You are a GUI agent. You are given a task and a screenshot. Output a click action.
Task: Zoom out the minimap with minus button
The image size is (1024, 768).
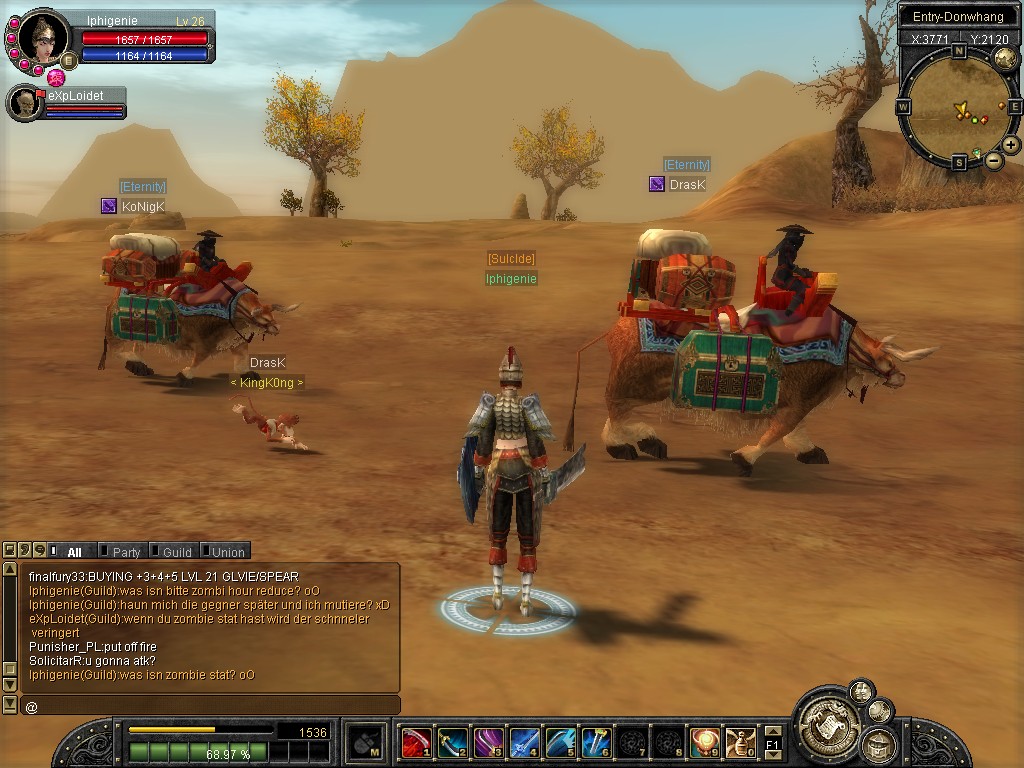[x=994, y=160]
